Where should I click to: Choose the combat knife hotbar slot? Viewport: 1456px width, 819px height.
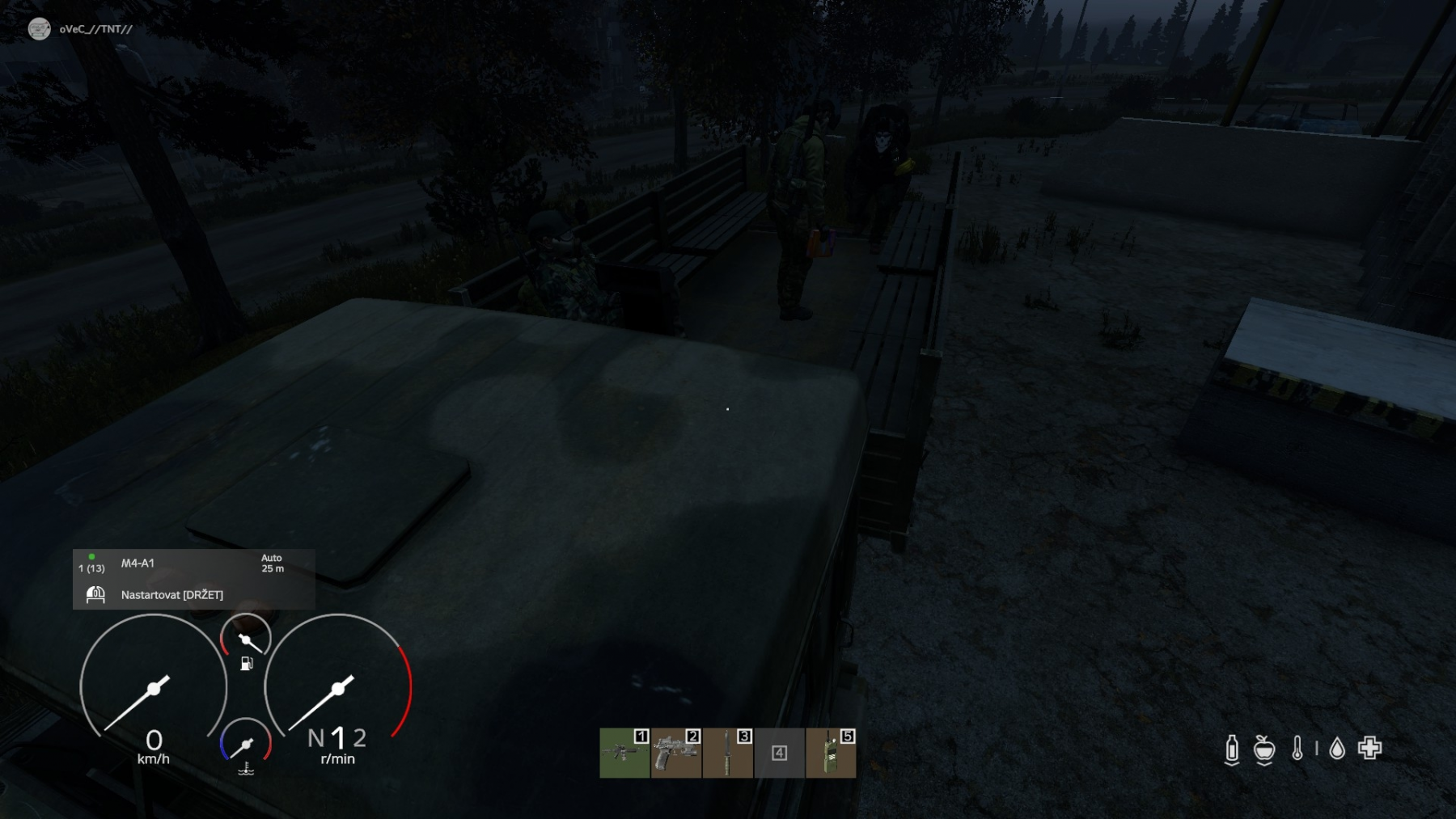click(x=728, y=753)
